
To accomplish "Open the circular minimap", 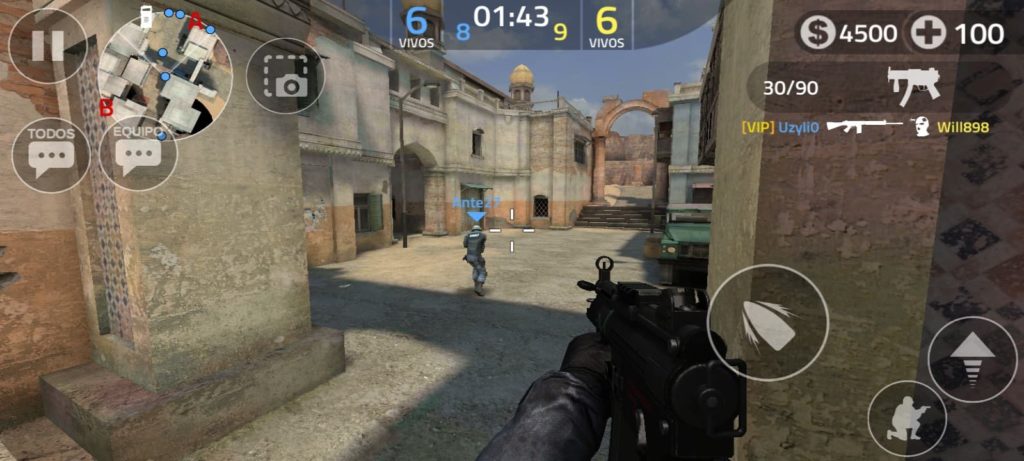I will pyautogui.click(x=168, y=75).
